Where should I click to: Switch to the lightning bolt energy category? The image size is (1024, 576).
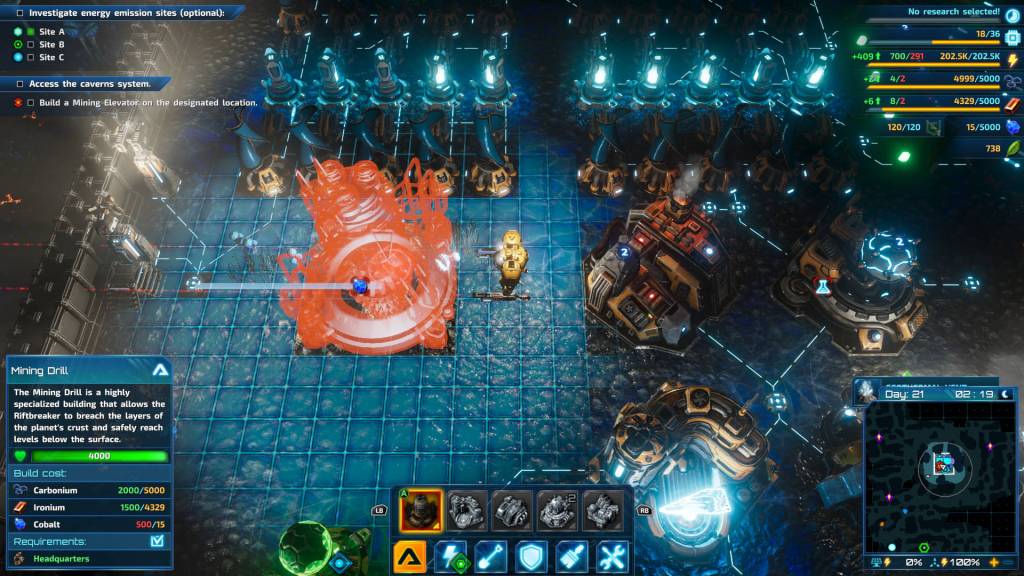[x=451, y=557]
